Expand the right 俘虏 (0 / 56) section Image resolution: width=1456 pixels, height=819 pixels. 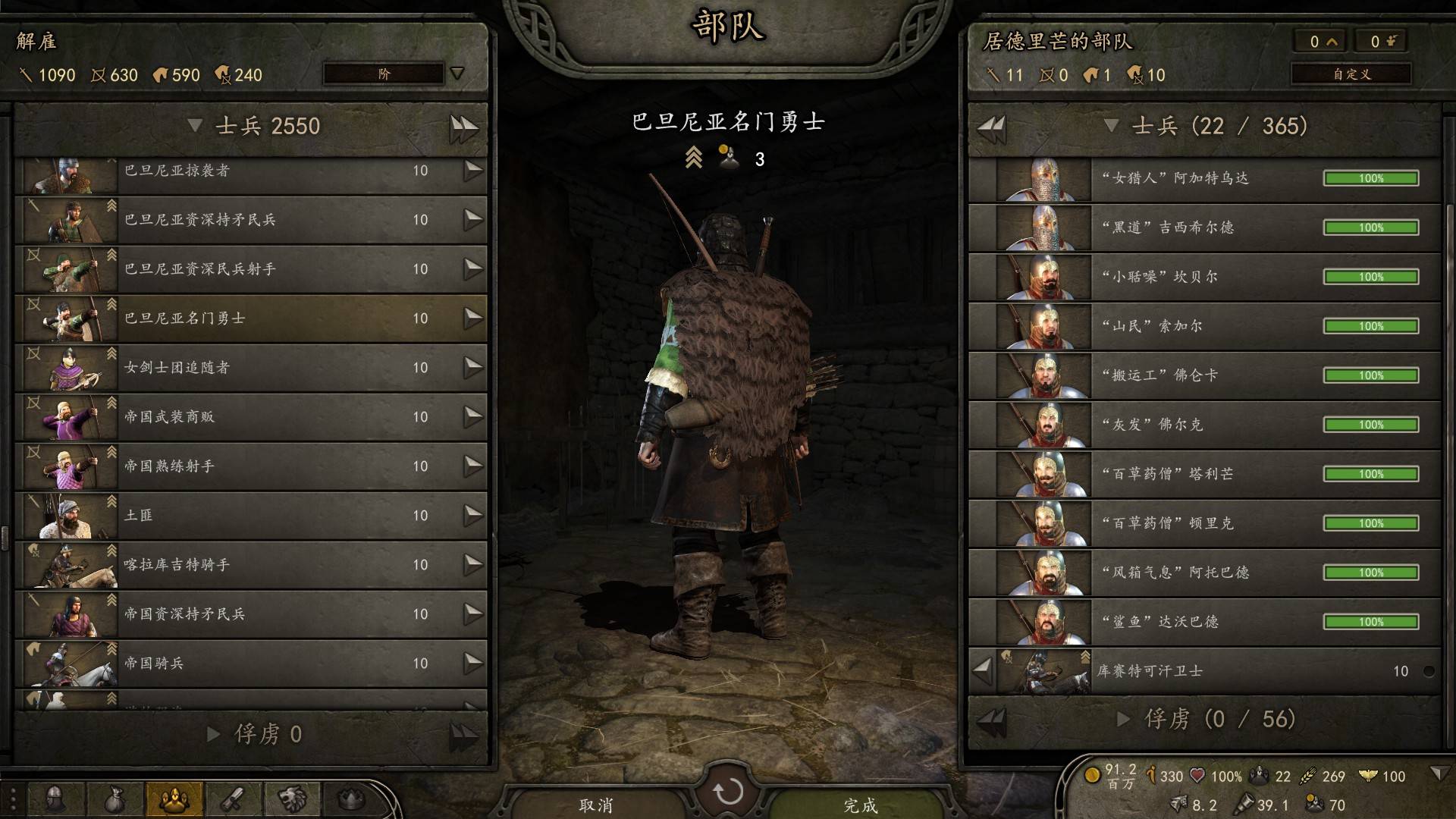pyautogui.click(x=1124, y=719)
